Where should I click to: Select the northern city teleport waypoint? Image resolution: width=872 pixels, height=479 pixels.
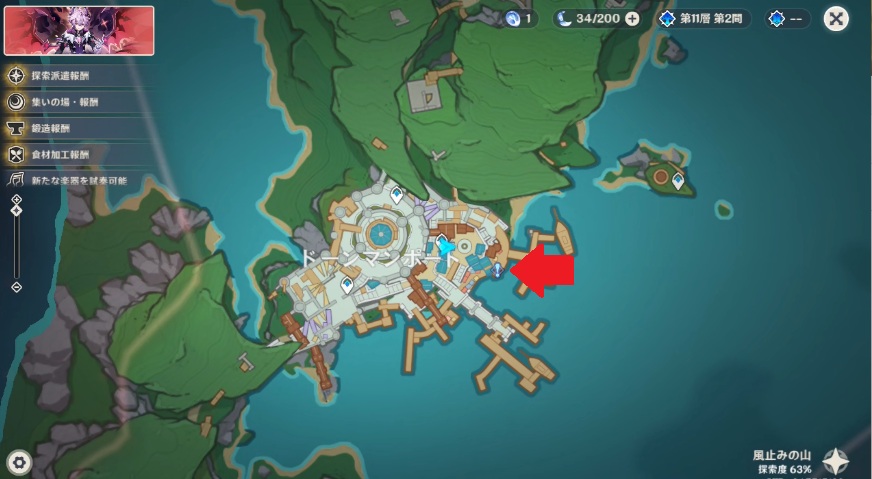pos(397,194)
